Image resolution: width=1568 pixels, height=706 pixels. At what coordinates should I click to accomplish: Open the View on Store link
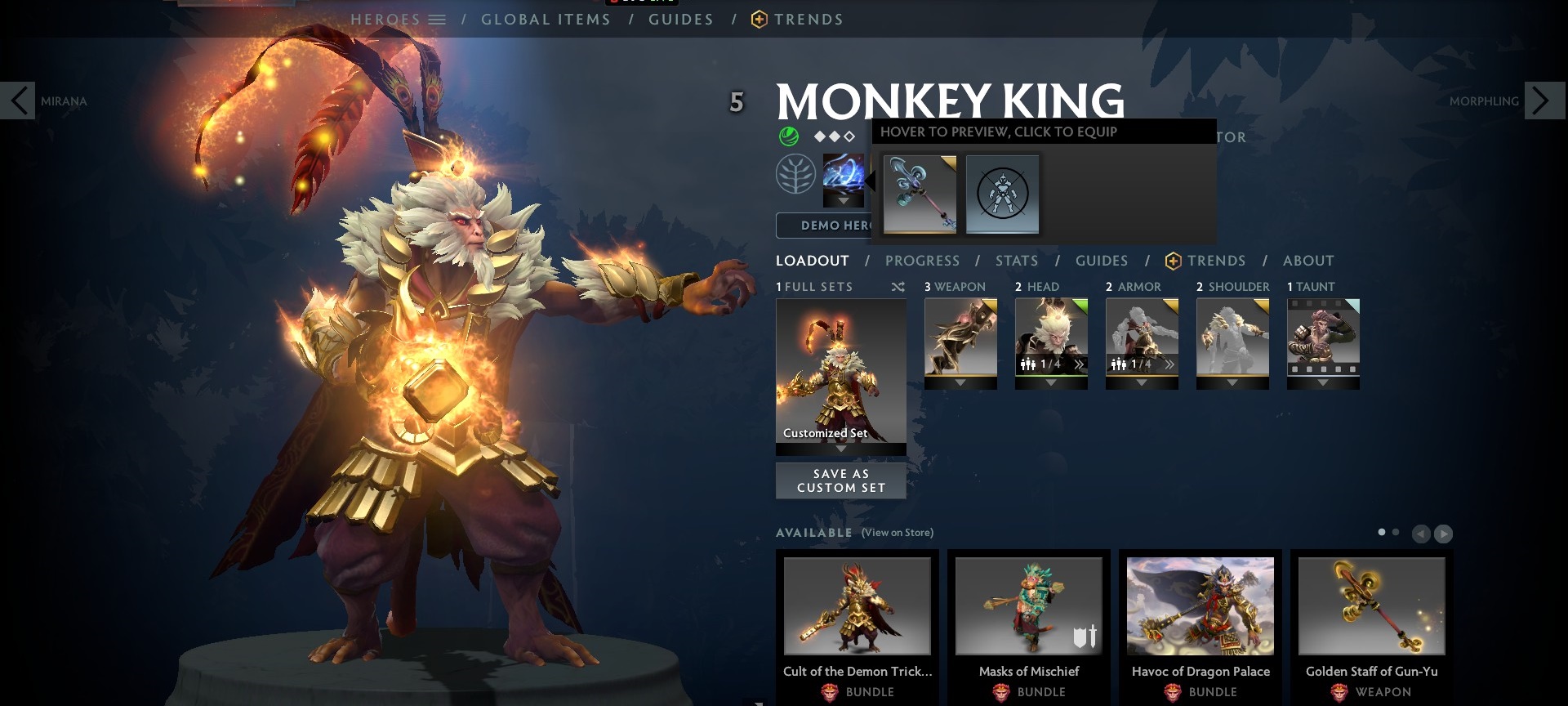point(897,532)
